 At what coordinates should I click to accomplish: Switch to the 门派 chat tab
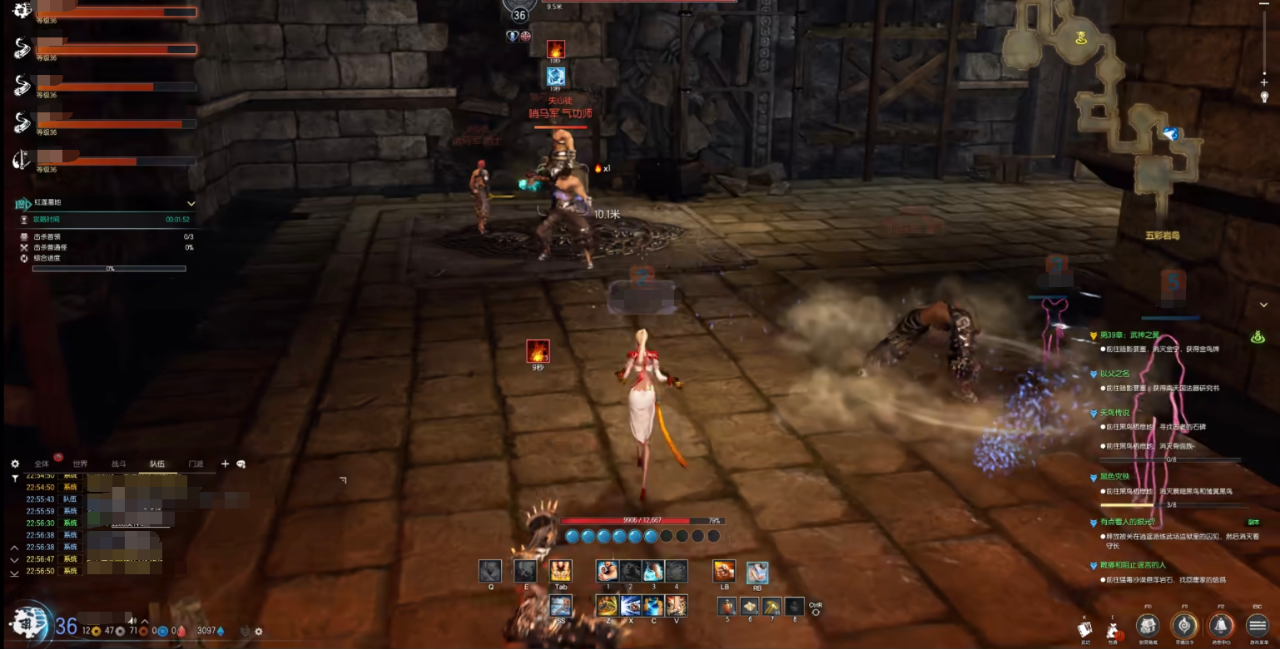point(196,464)
